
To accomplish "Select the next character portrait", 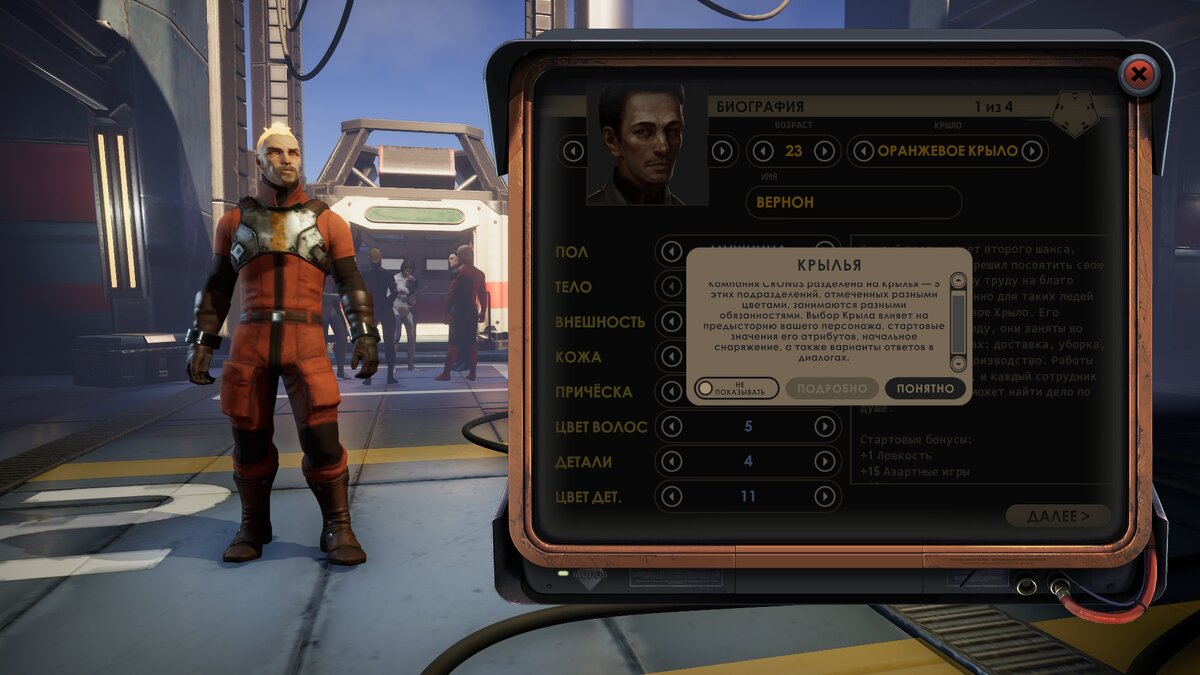I will click(x=722, y=152).
